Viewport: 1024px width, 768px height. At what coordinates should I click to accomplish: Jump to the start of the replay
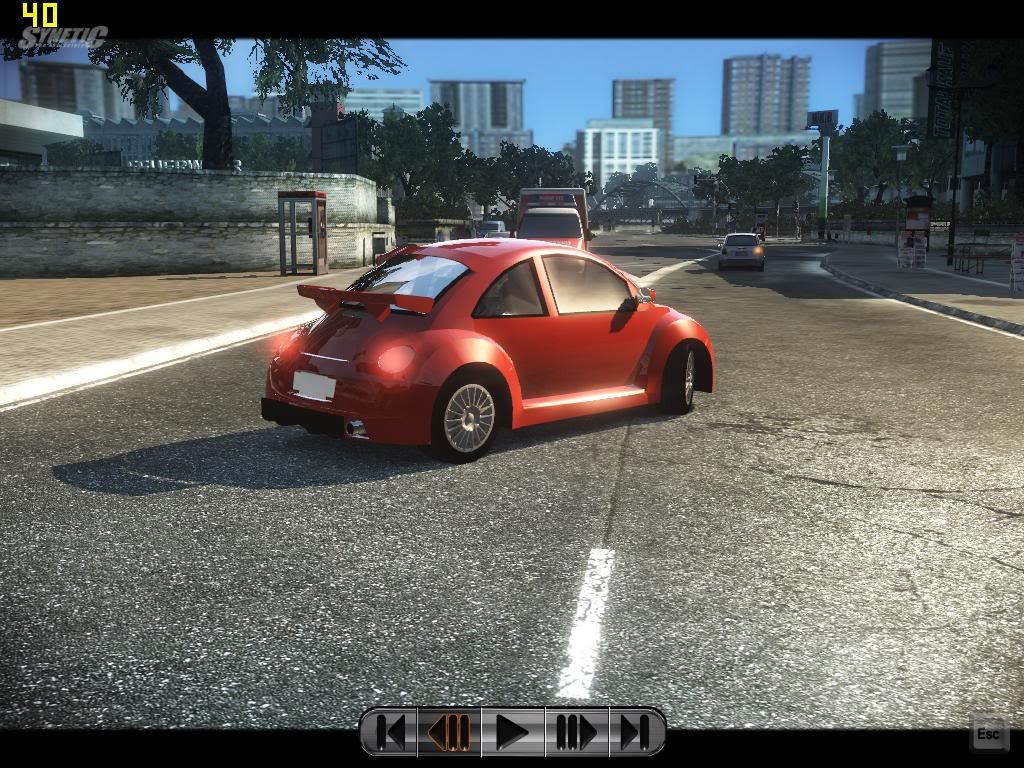click(391, 732)
